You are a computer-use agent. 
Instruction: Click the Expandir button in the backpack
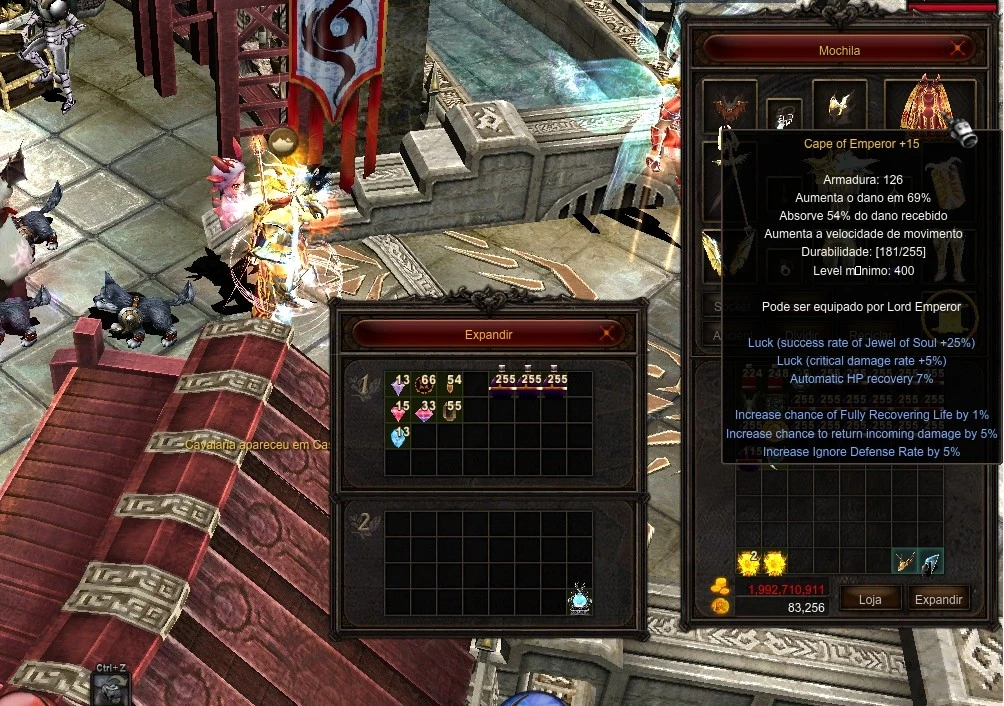[x=938, y=599]
